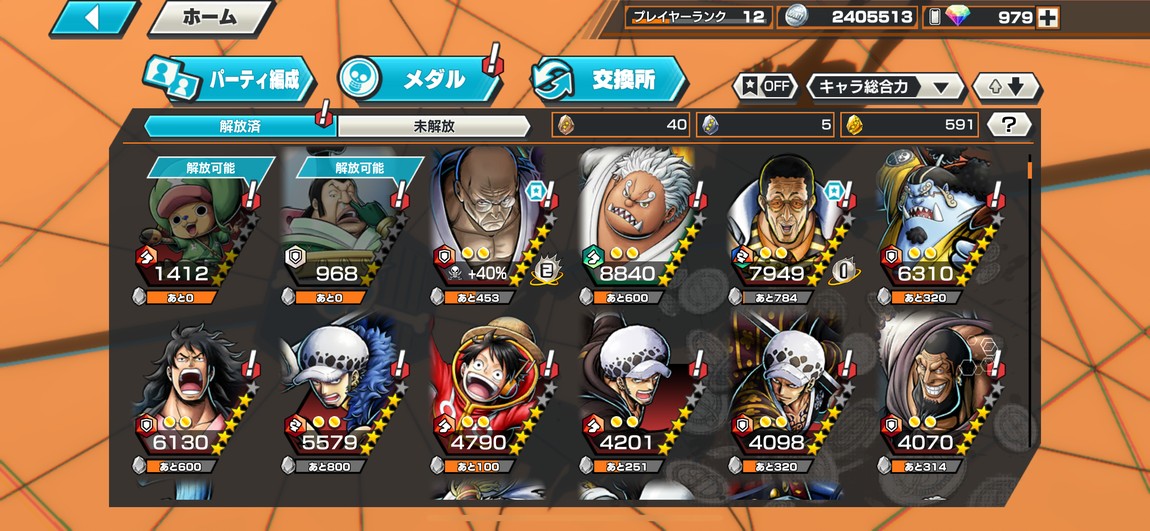1150x531 pixels.
Task: Toggle the star favorites OFF filter
Action: [767, 86]
